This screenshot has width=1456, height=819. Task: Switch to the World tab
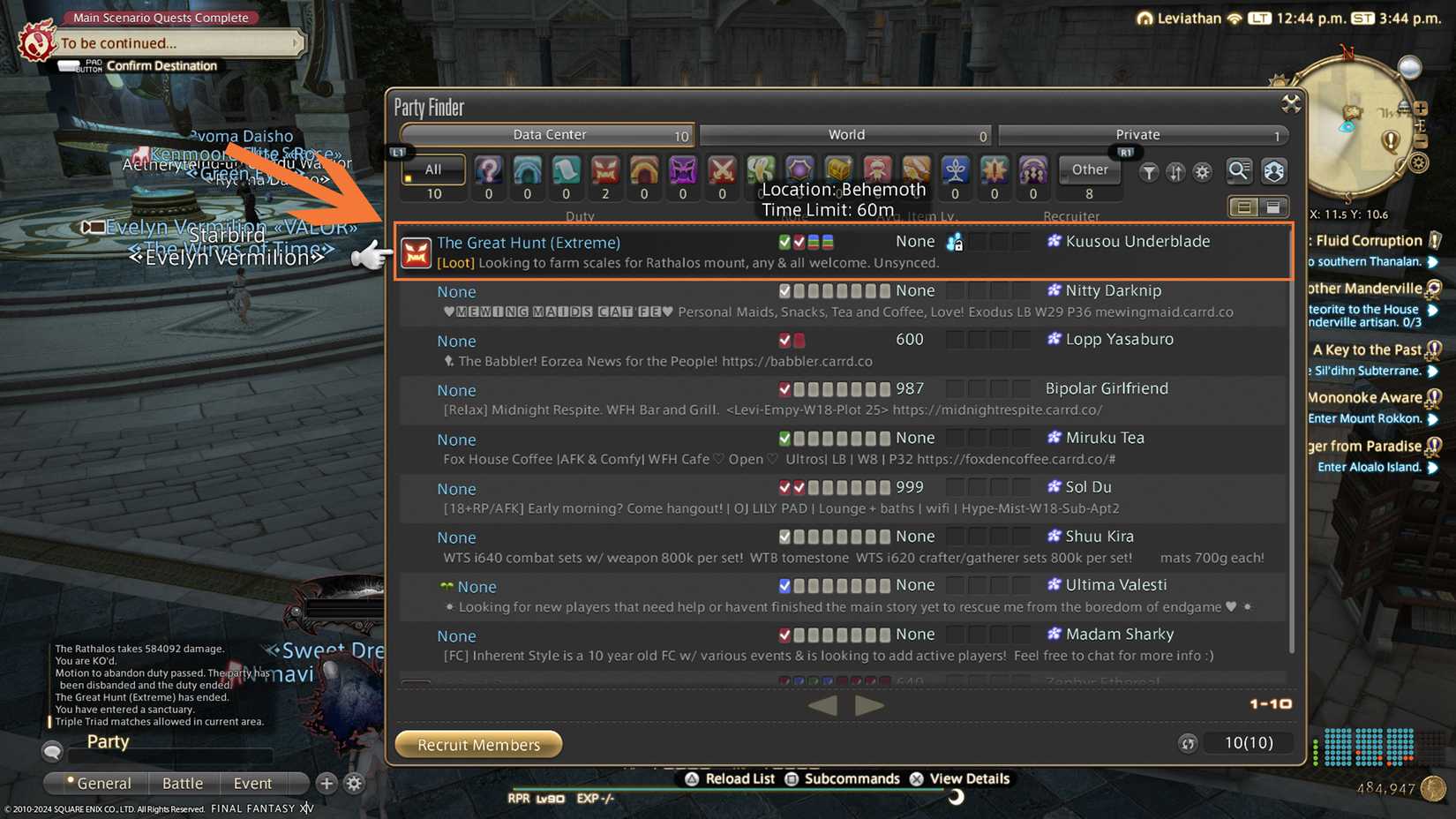(846, 134)
